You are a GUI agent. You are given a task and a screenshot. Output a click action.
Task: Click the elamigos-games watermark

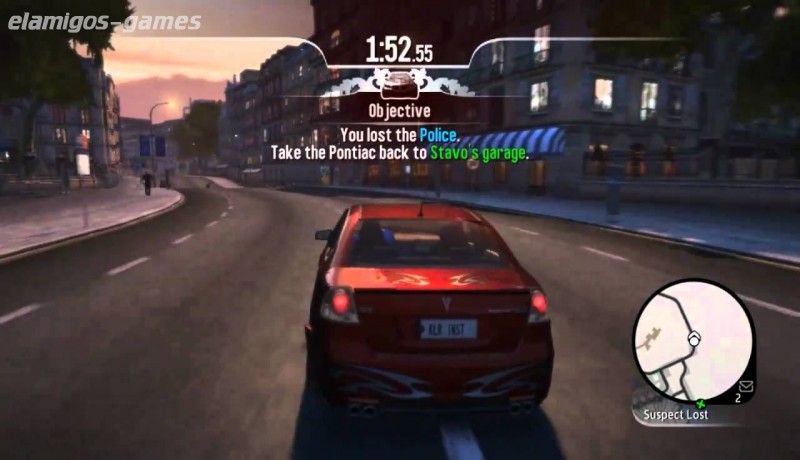tap(104, 22)
